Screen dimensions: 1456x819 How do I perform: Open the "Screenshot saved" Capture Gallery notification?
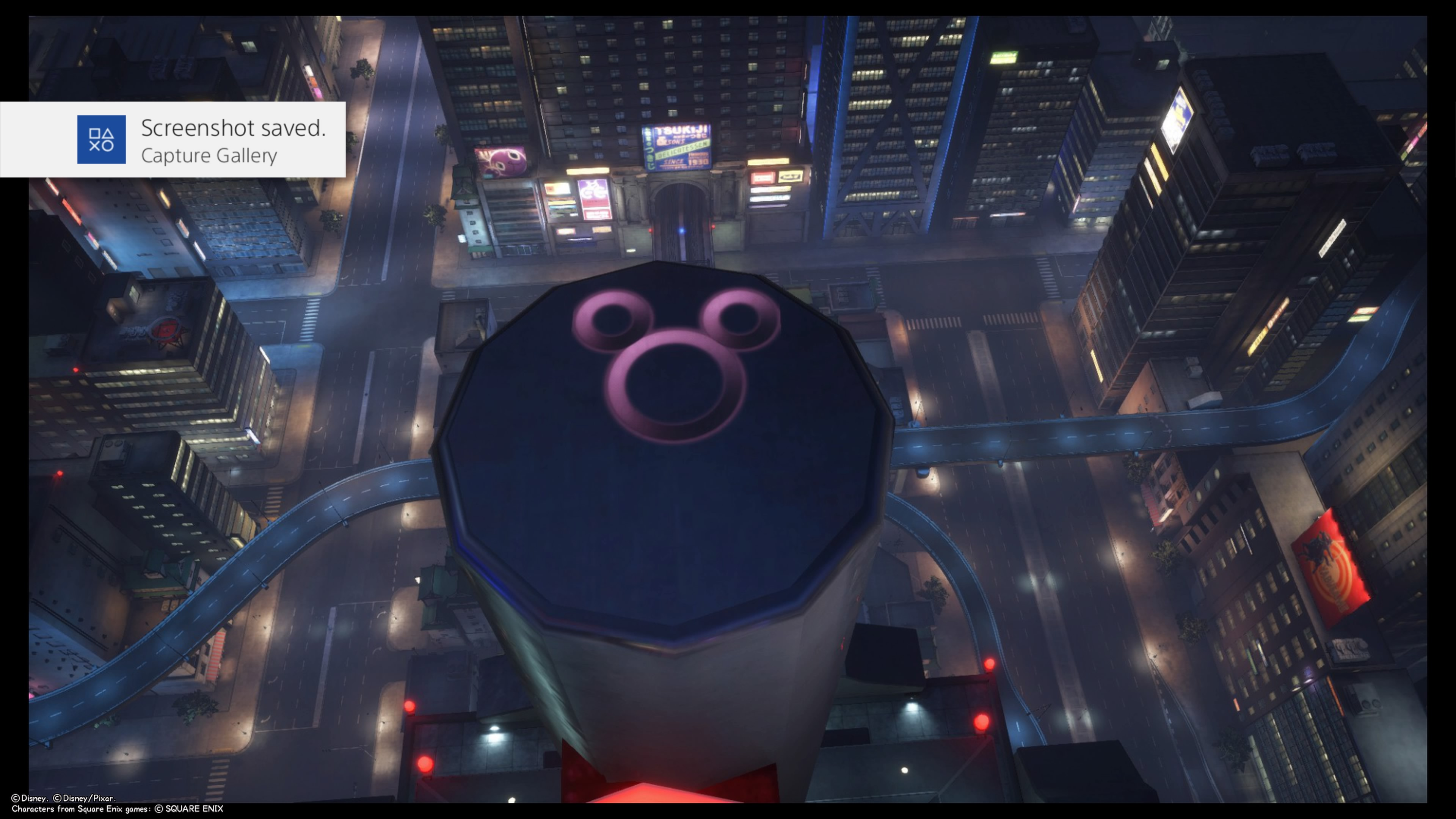tap(233, 140)
